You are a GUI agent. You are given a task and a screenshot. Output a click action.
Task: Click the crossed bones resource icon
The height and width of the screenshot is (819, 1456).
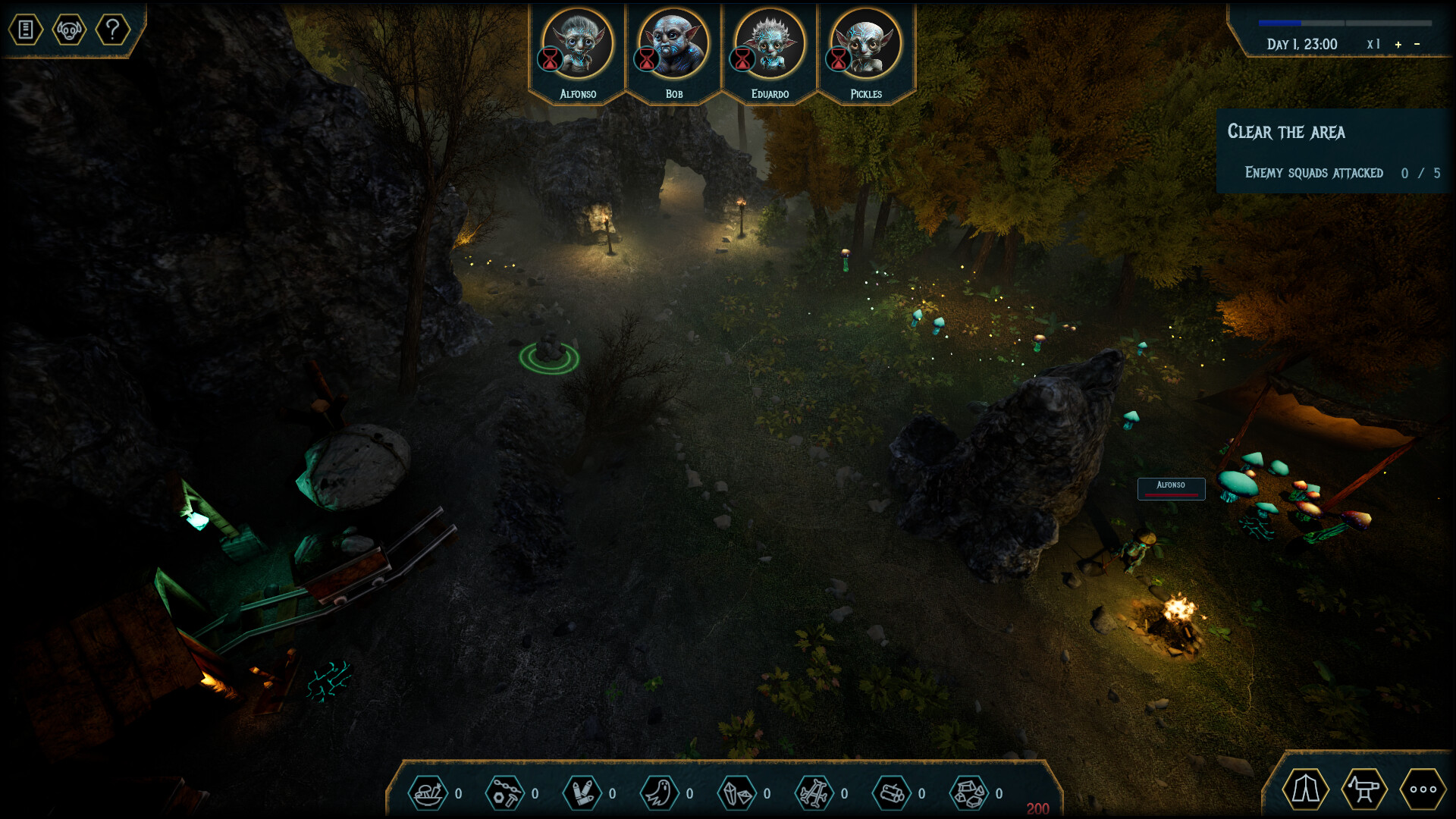click(x=814, y=793)
